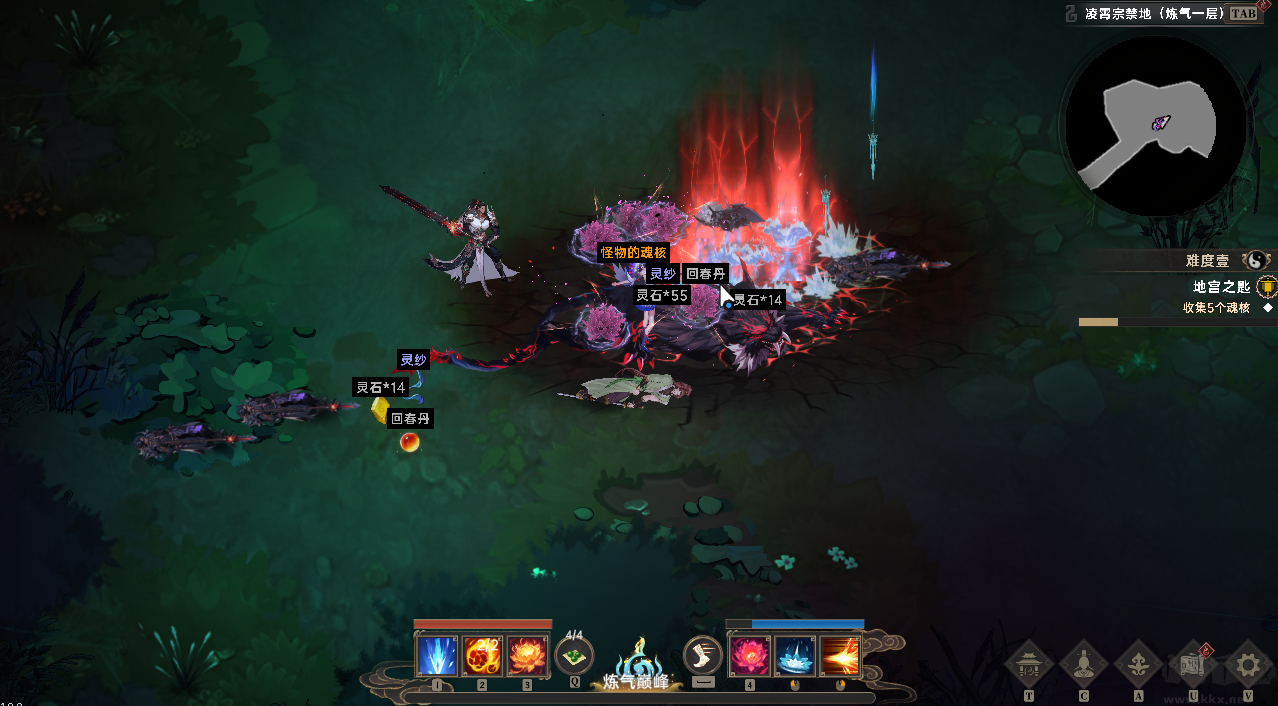Use the green healing pills item
The image size is (1278, 706).
574,657
